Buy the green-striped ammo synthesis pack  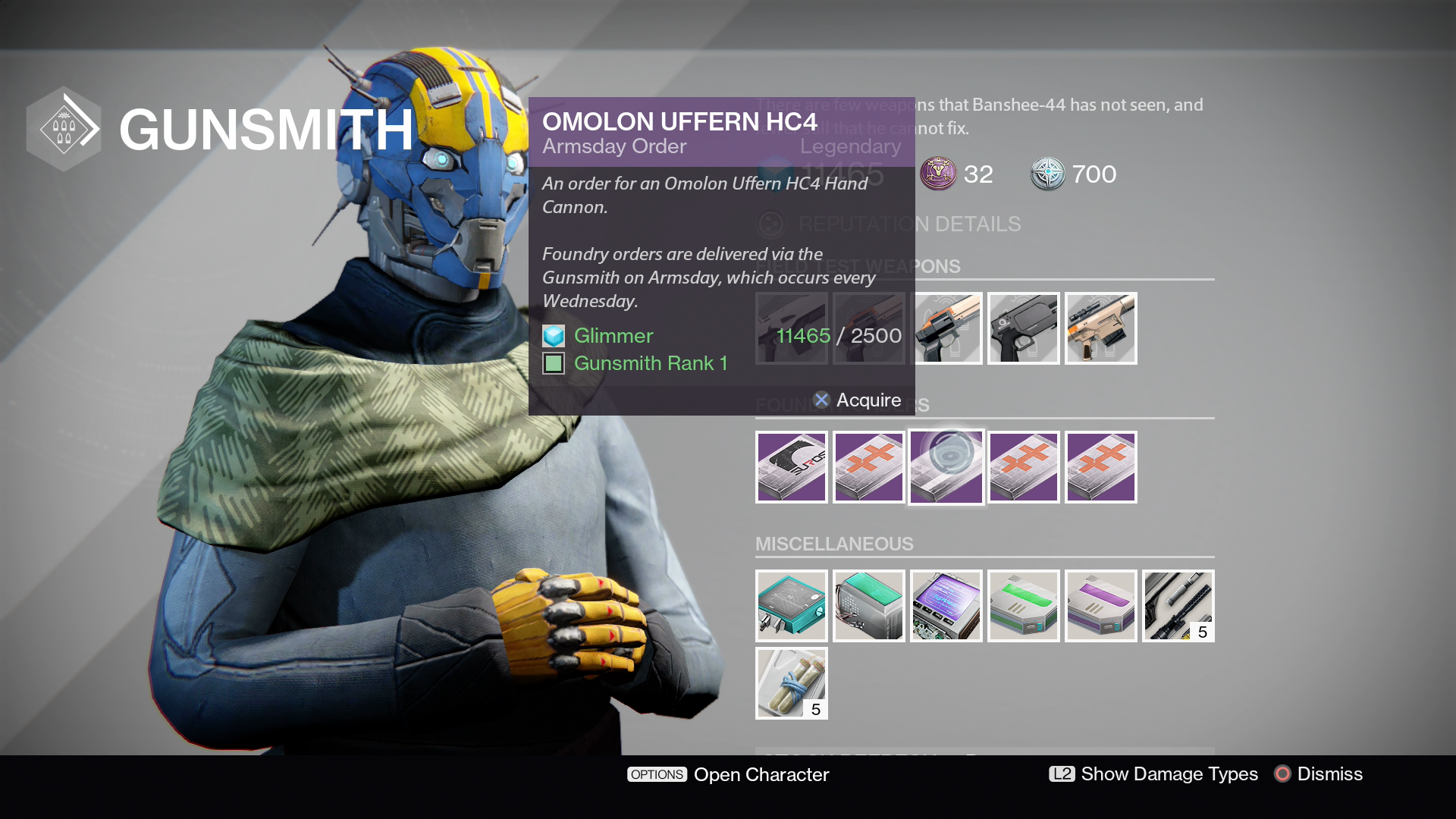coord(1024,606)
